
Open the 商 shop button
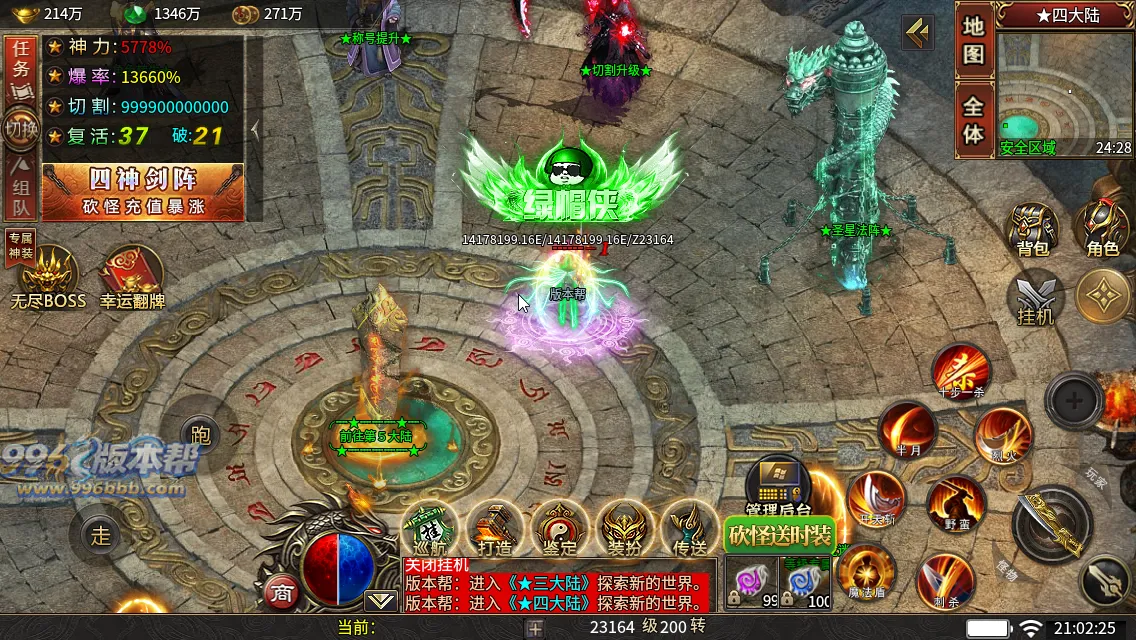point(281,592)
